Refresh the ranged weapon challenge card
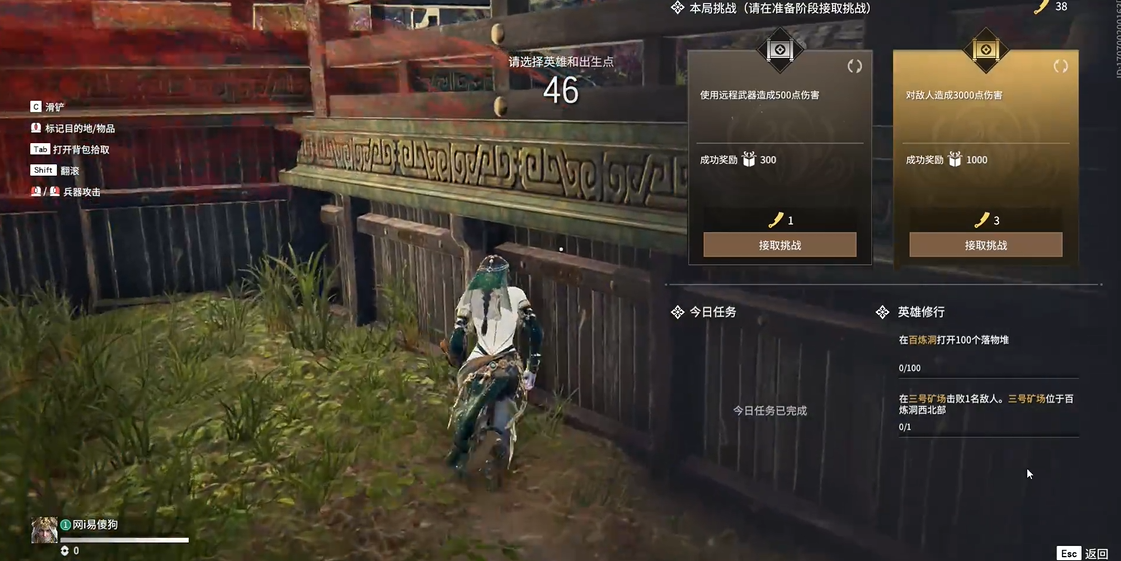This screenshot has height=561, width=1121. (854, 67)
